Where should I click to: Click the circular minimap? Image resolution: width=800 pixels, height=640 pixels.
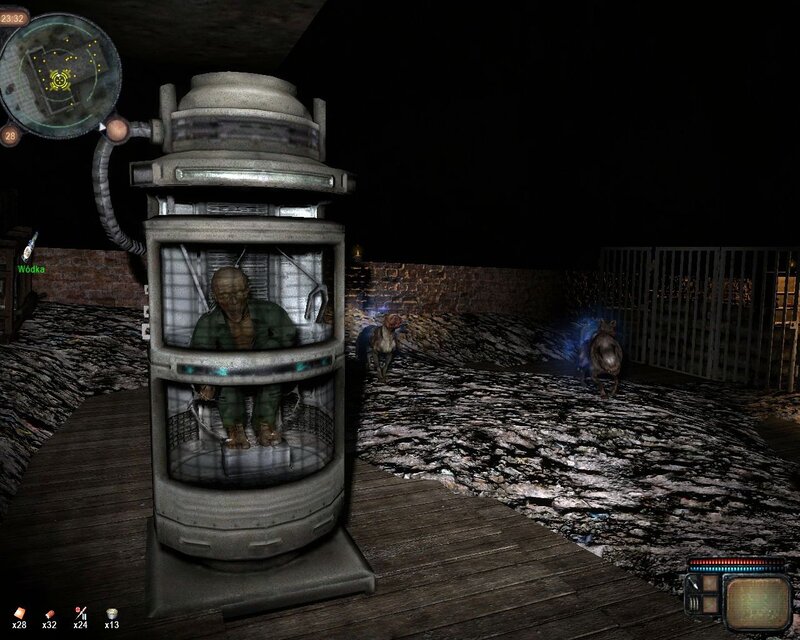(60, 75)
